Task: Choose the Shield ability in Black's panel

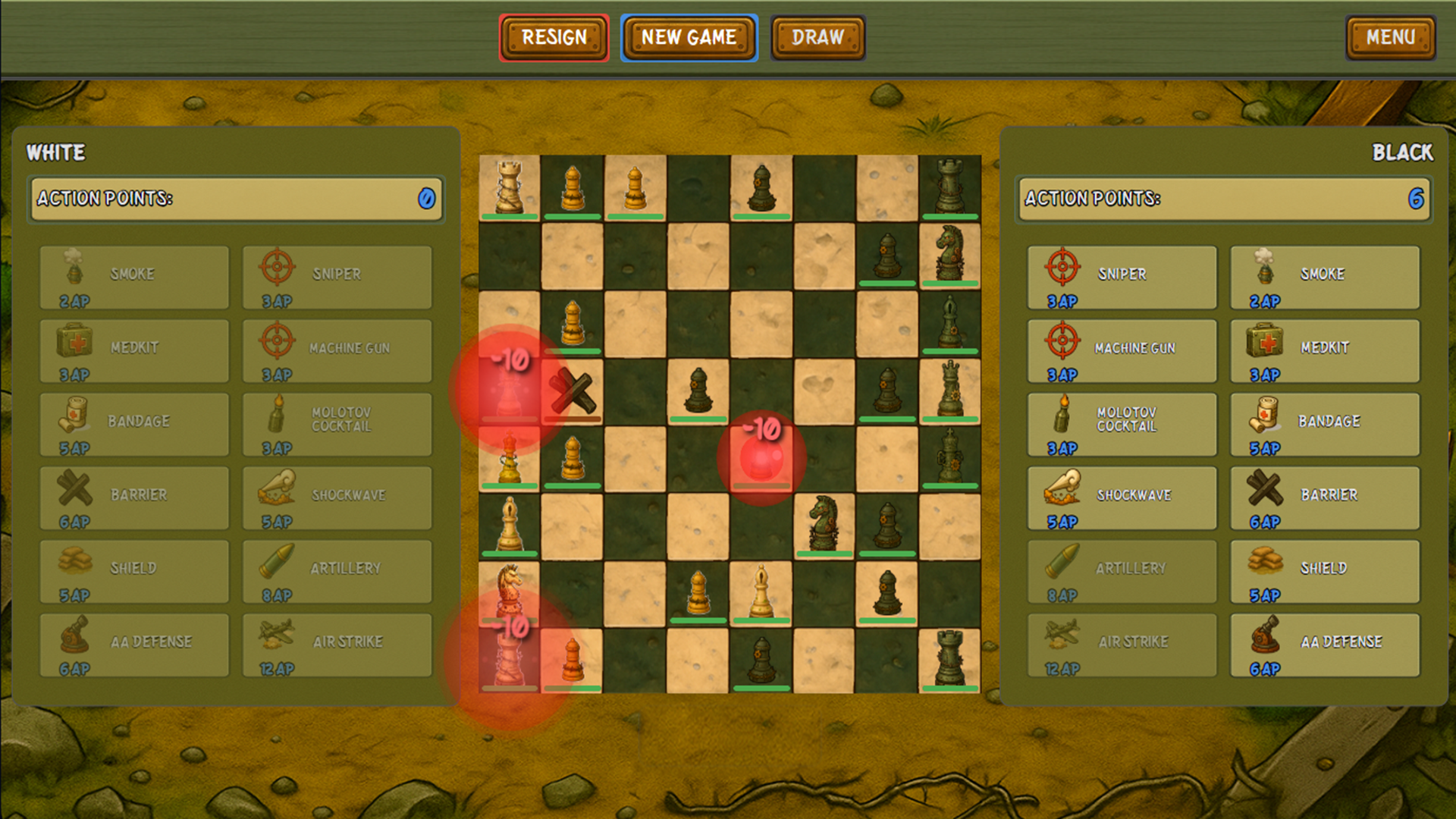Action: [x=1325, y=570]
